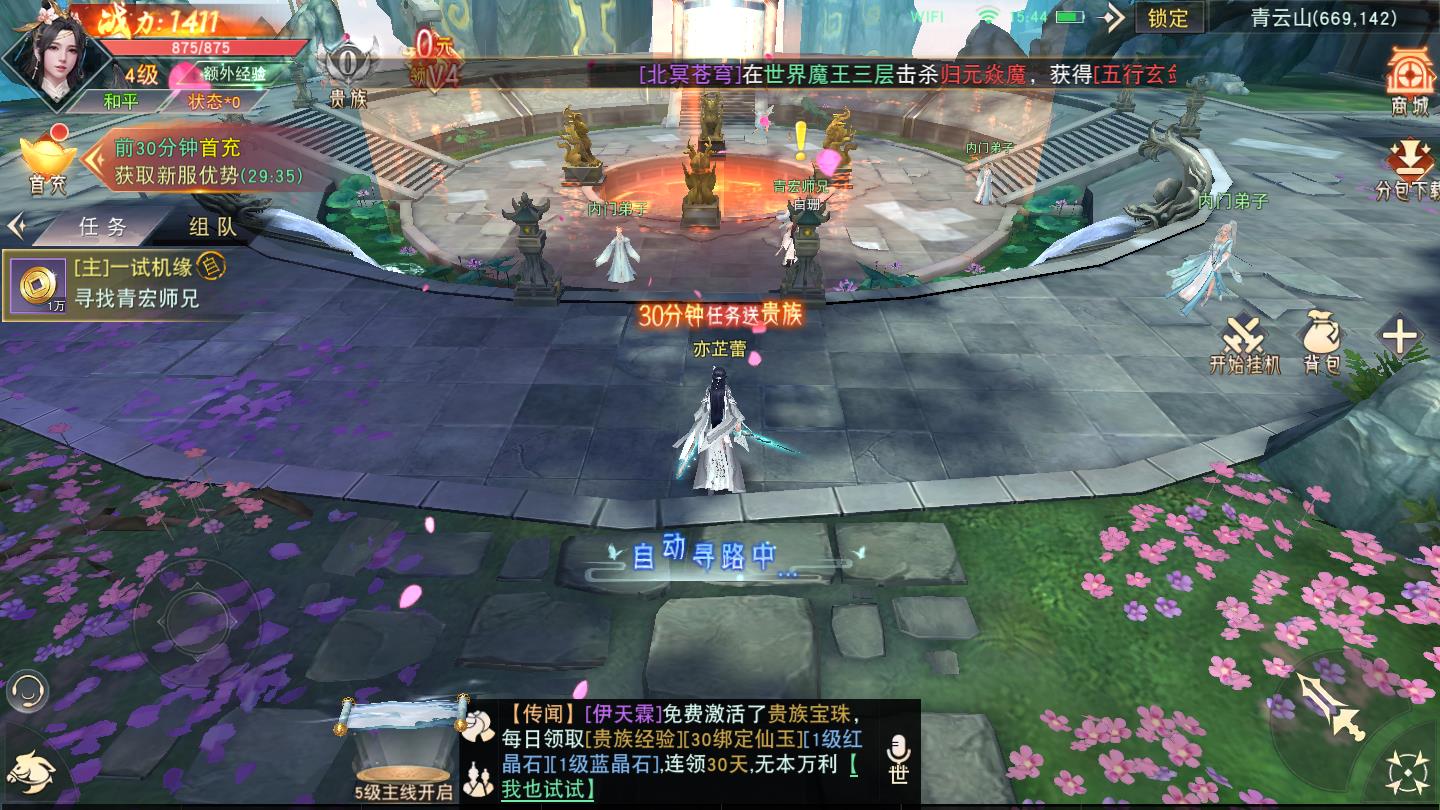The image size is (1440, 810).
Task: Expand 状态*0 status details
Action: (211, 102)
